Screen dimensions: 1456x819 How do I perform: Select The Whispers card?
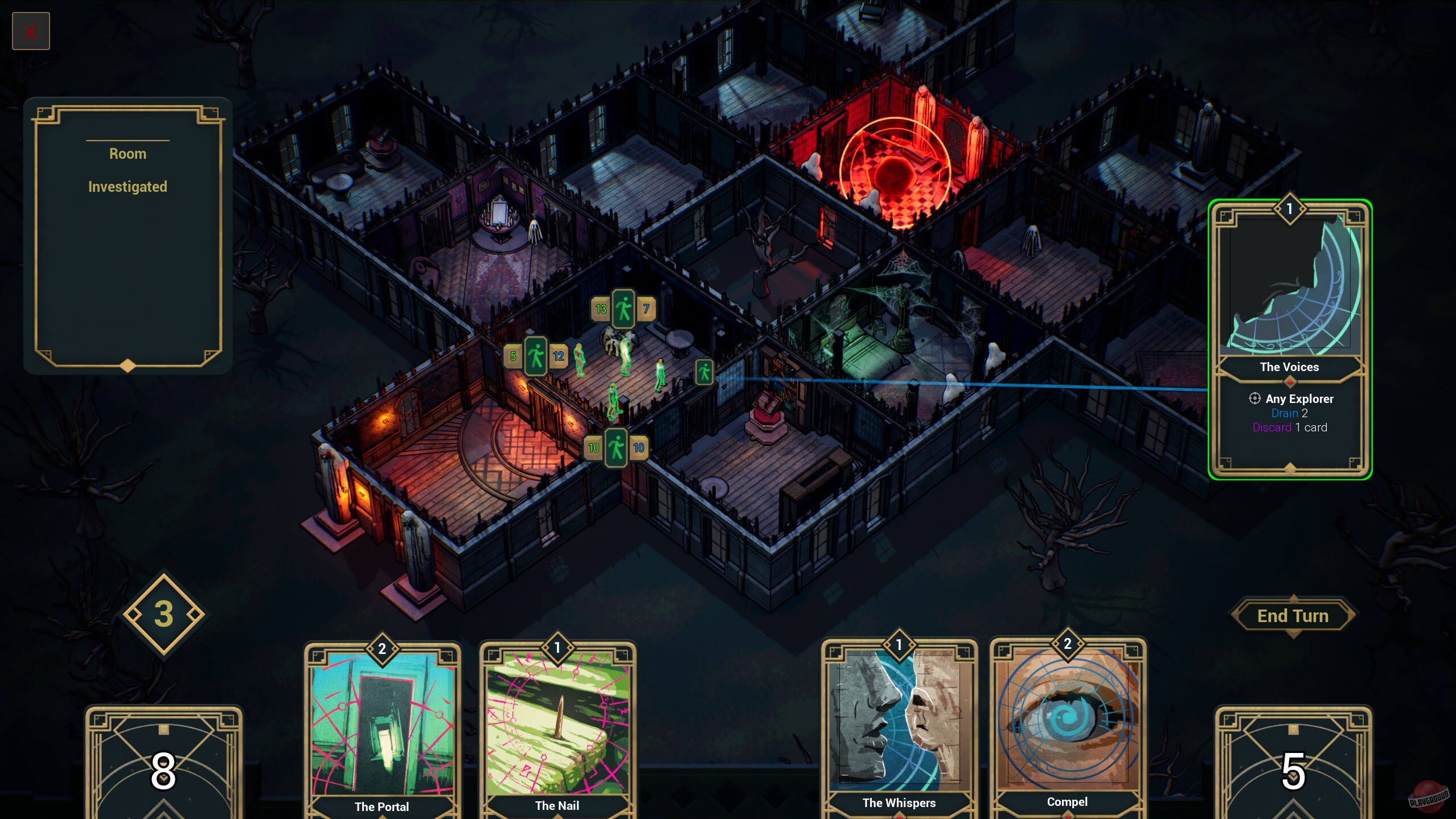click(x=899, y=726)
